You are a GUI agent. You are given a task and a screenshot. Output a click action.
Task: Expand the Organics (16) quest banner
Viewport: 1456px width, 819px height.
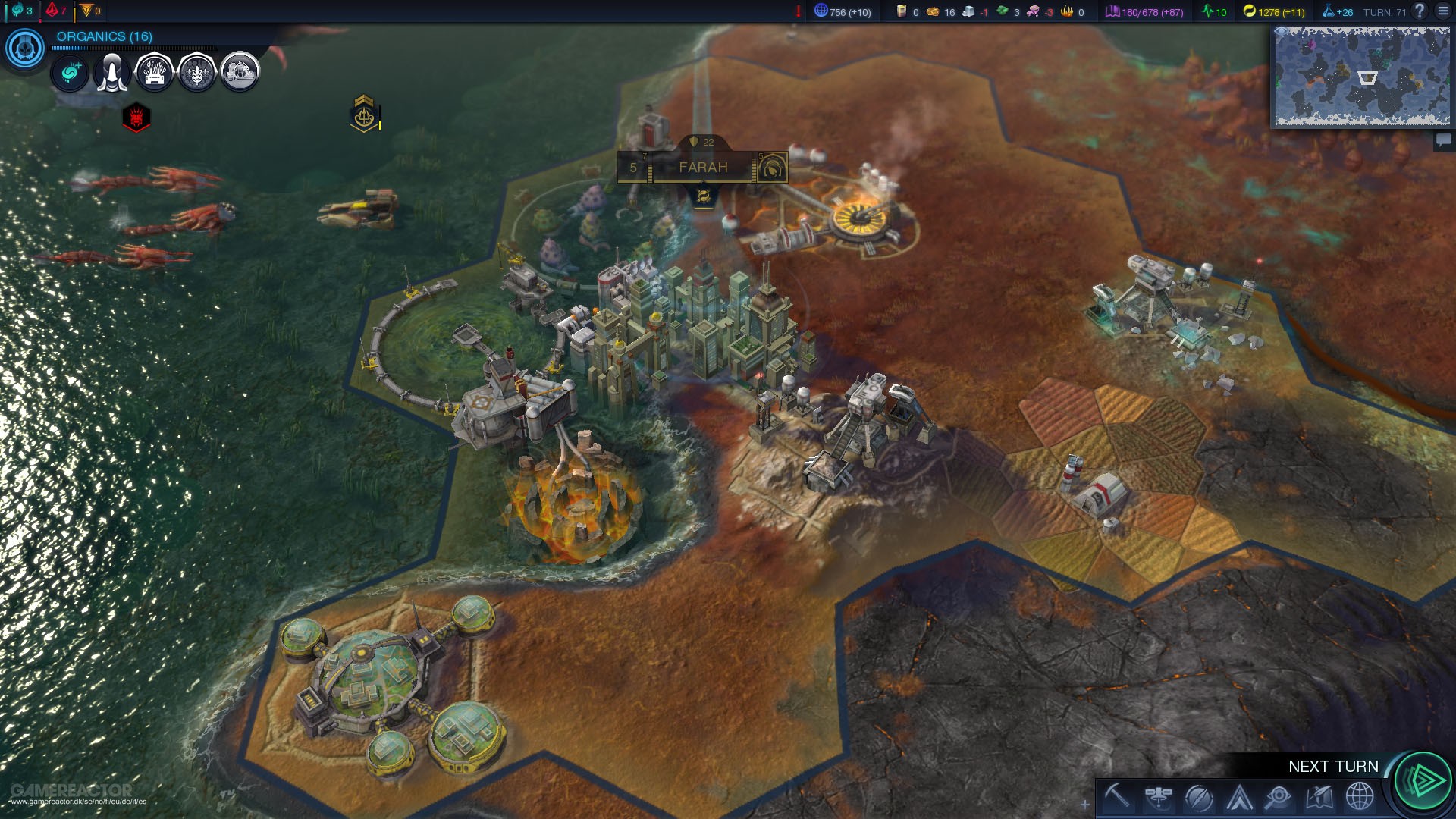105,35
